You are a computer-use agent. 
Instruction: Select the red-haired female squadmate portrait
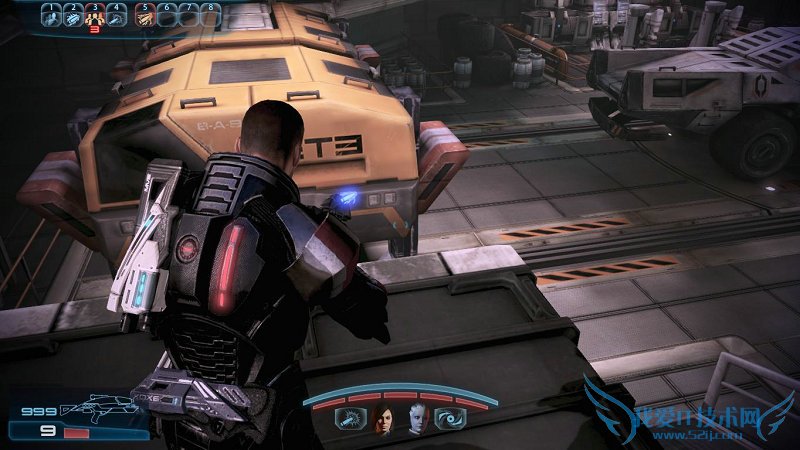(x=383, y=419)
